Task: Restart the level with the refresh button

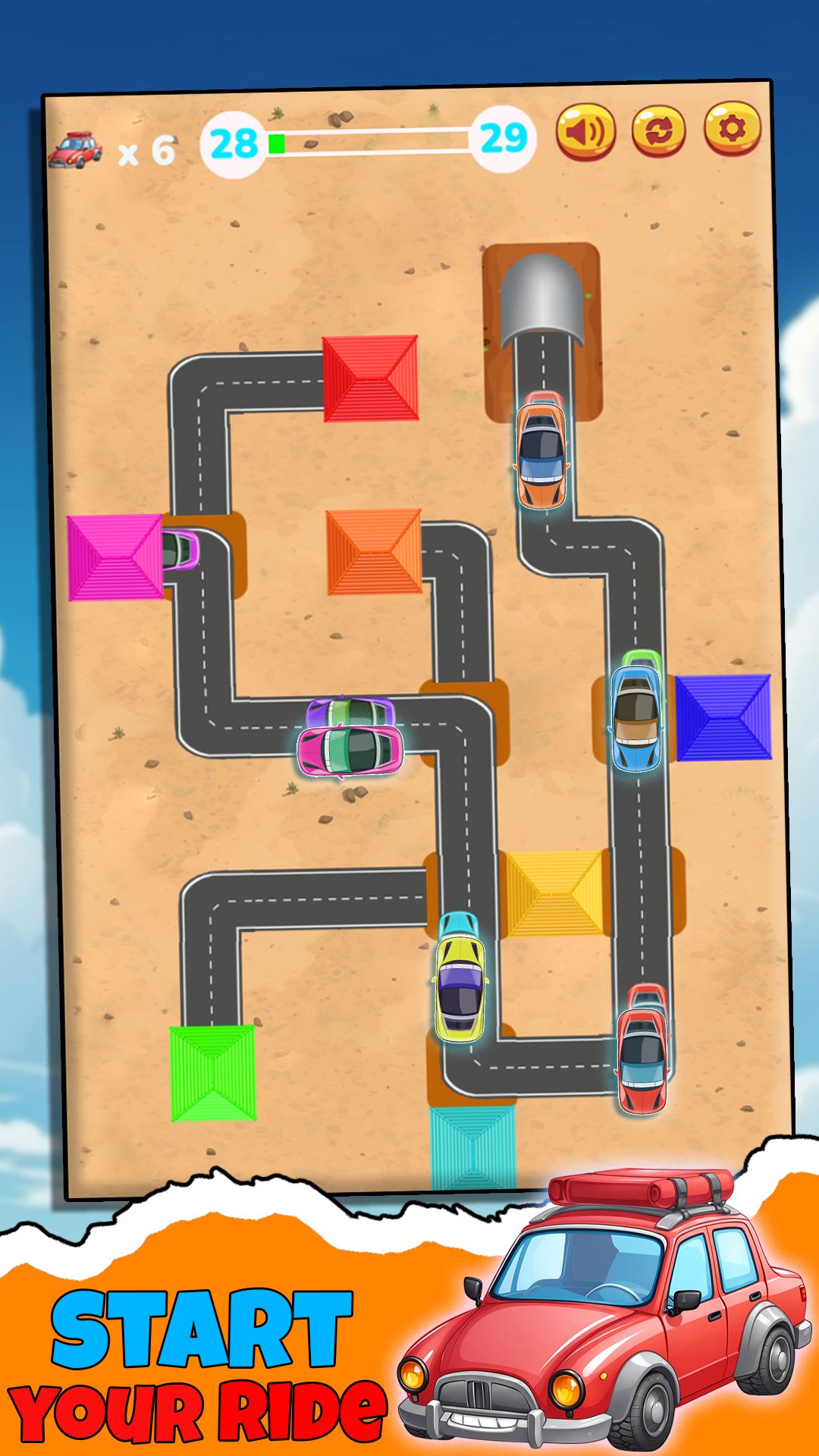Action: click(x=658, y=130)
